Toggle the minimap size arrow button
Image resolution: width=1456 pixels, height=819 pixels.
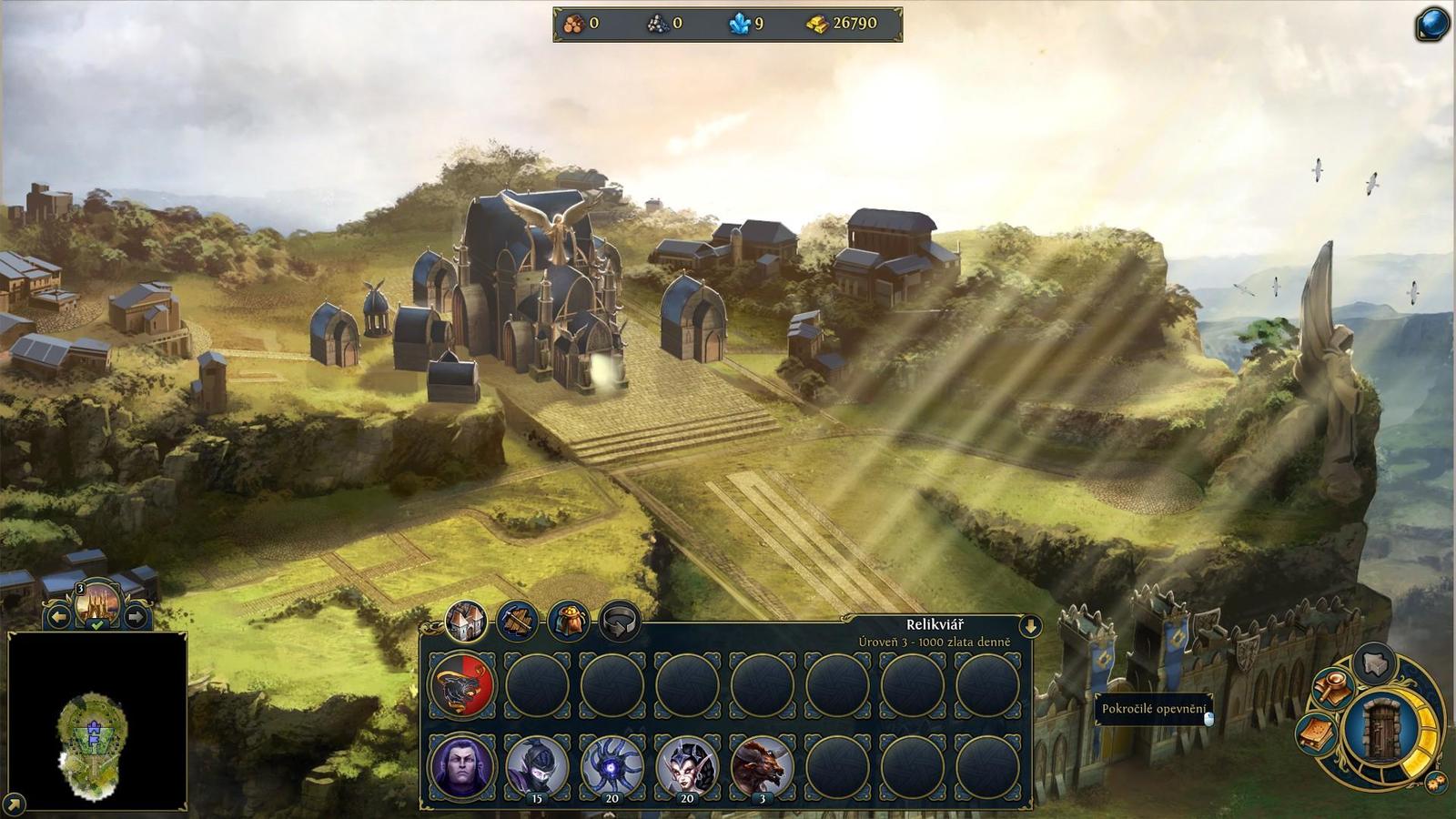[14, 804]
